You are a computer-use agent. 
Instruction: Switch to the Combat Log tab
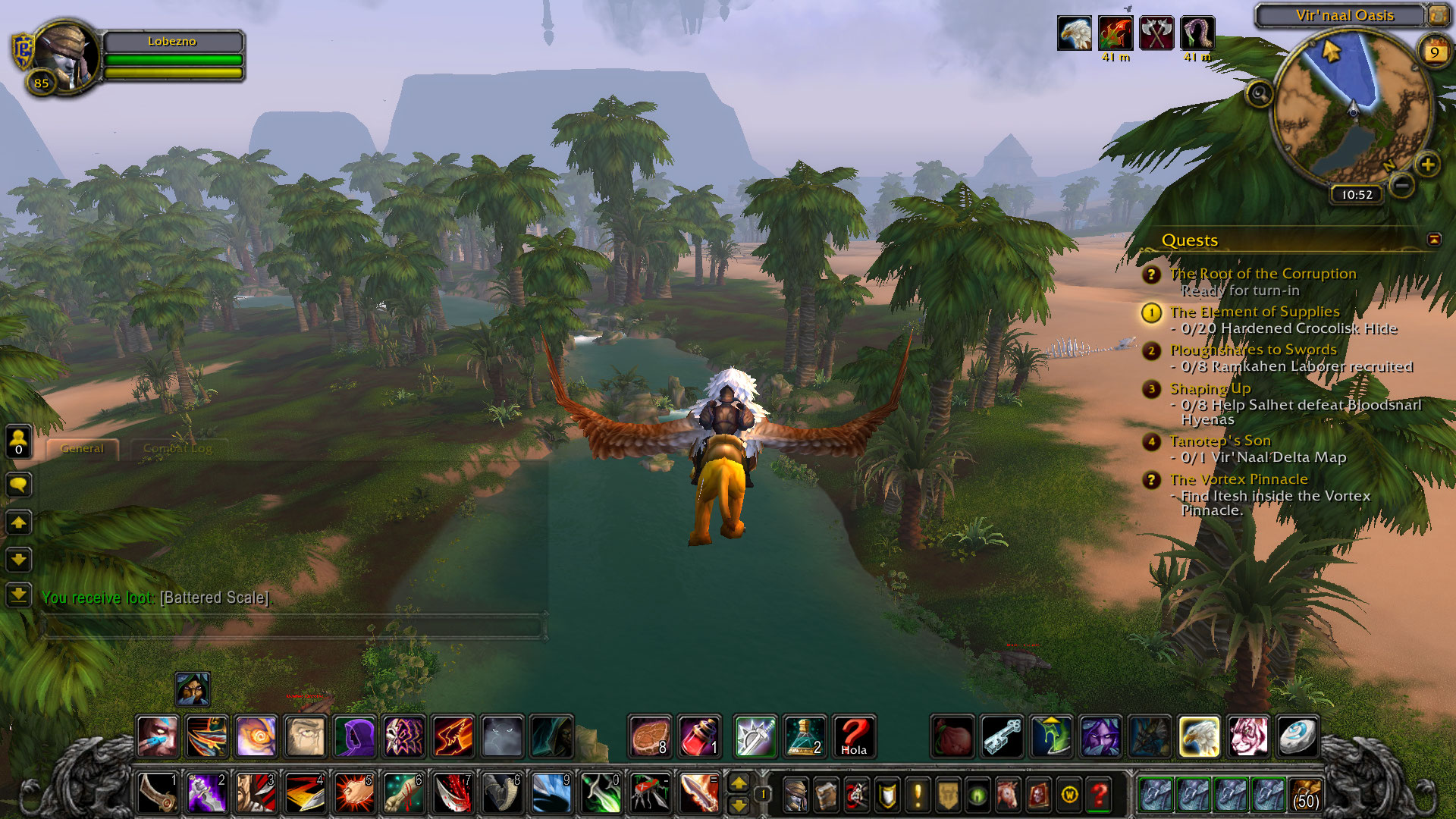177,448
